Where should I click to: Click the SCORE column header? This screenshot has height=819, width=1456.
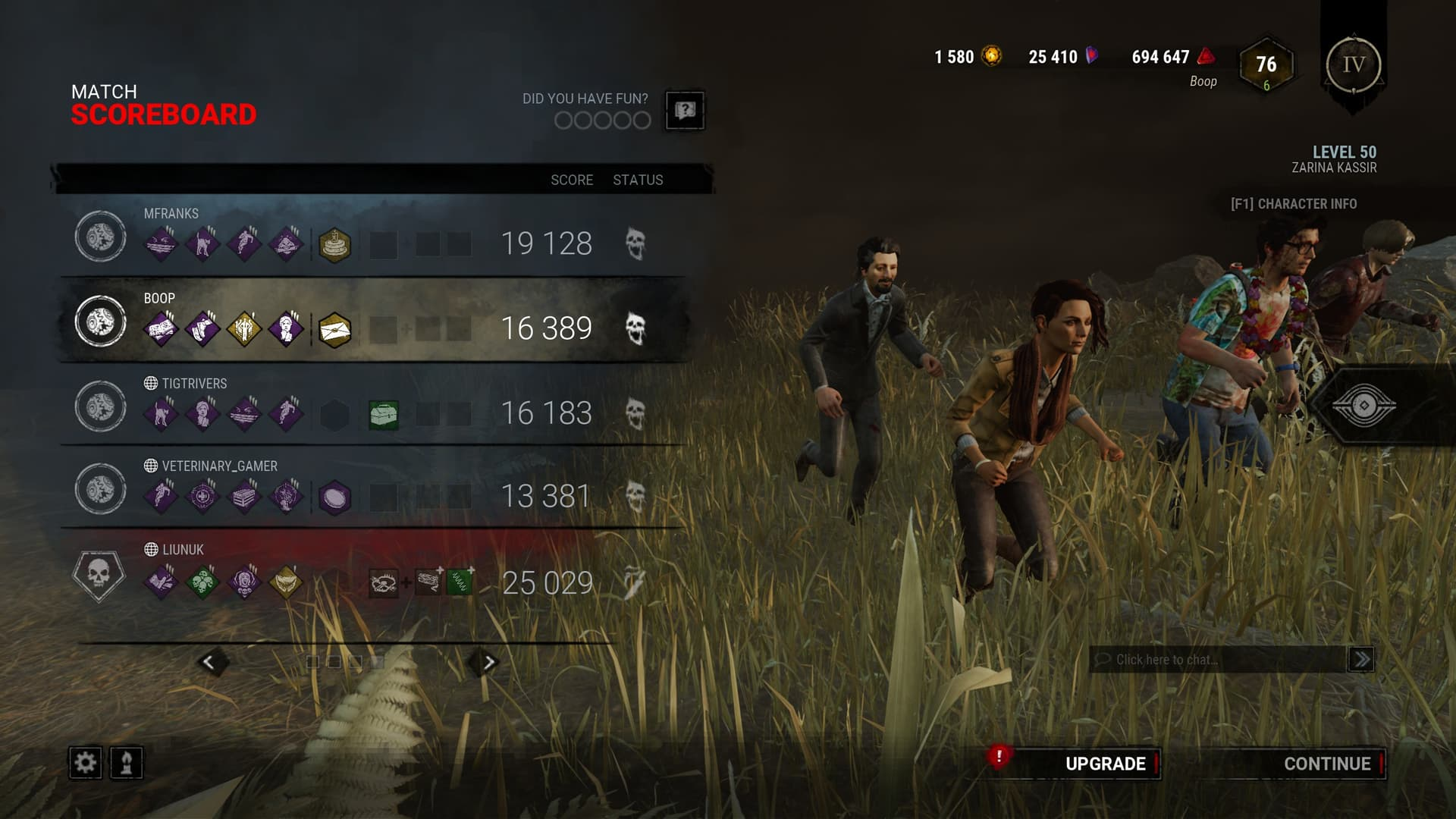click(572, 180)
